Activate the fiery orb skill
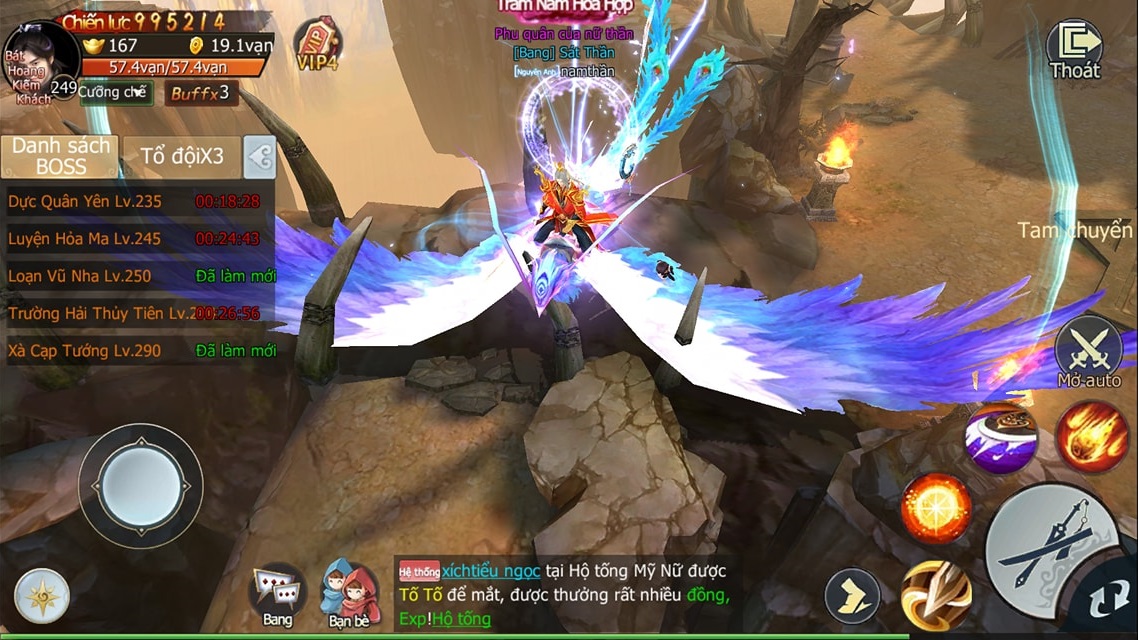Viewport: 1138px width, 640px height. [936, 508]
